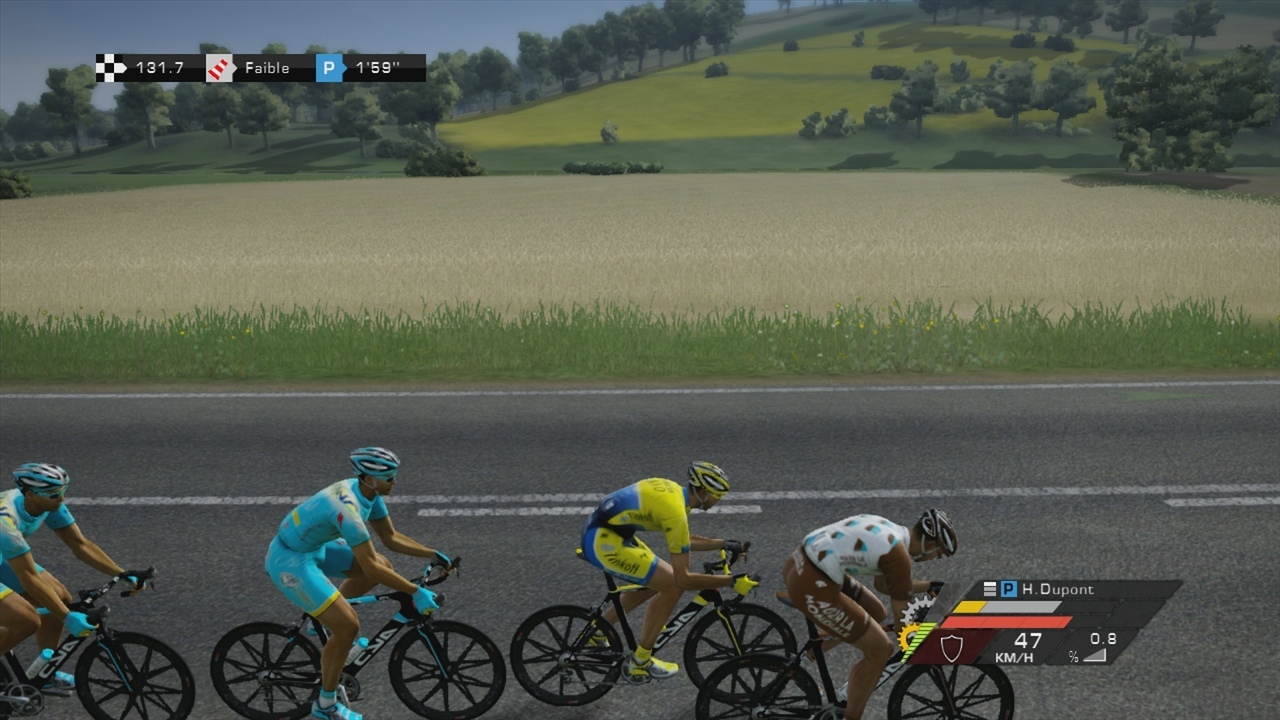Click the checkered flag distance icon

pyautogui.click(x=111, y=68)
